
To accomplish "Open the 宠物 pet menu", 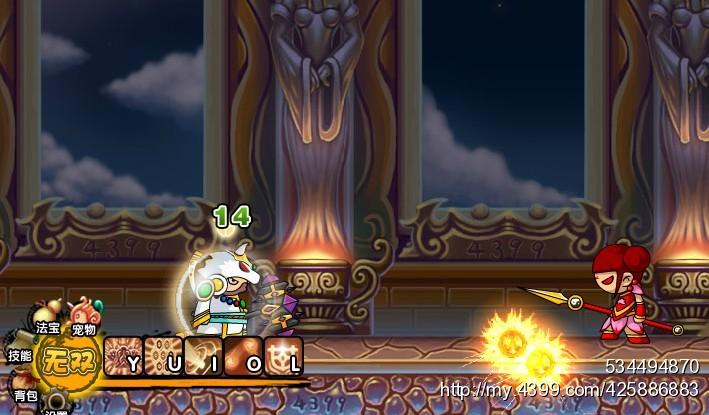I will pos(84,314).
